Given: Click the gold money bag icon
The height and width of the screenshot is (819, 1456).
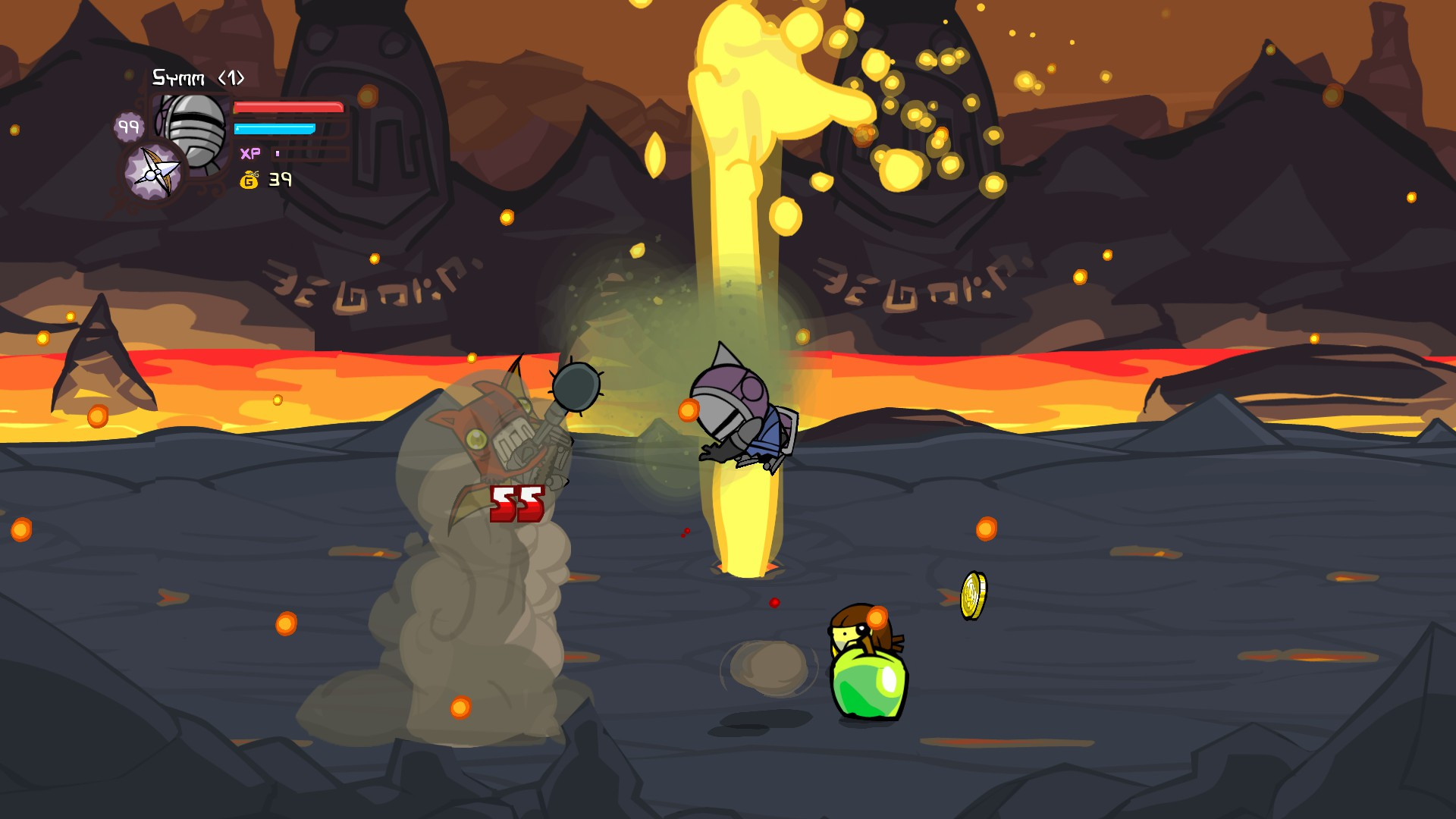Looking at the screenshot, I should coord(250,180).
